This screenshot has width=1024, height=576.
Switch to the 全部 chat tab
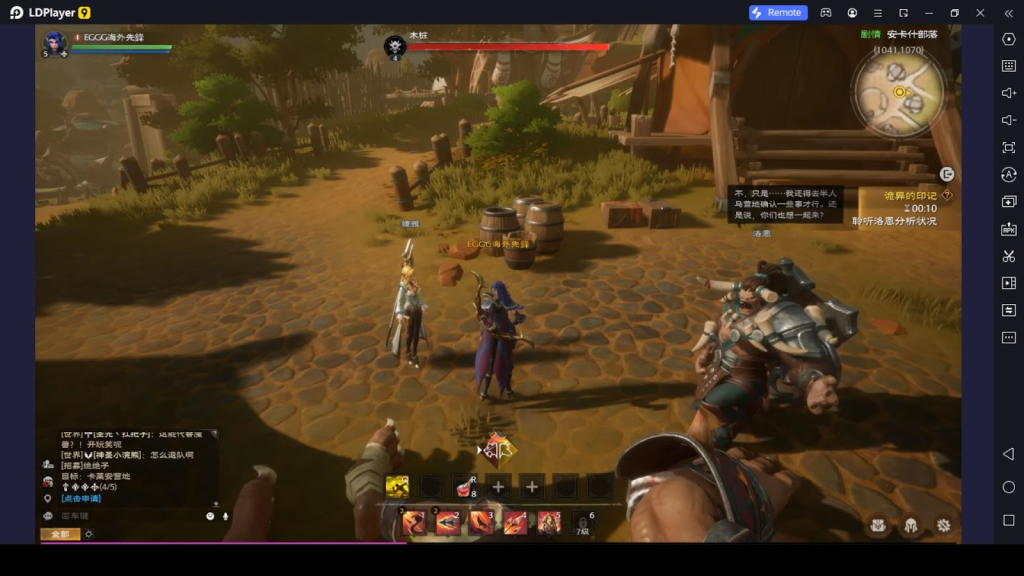59,534
